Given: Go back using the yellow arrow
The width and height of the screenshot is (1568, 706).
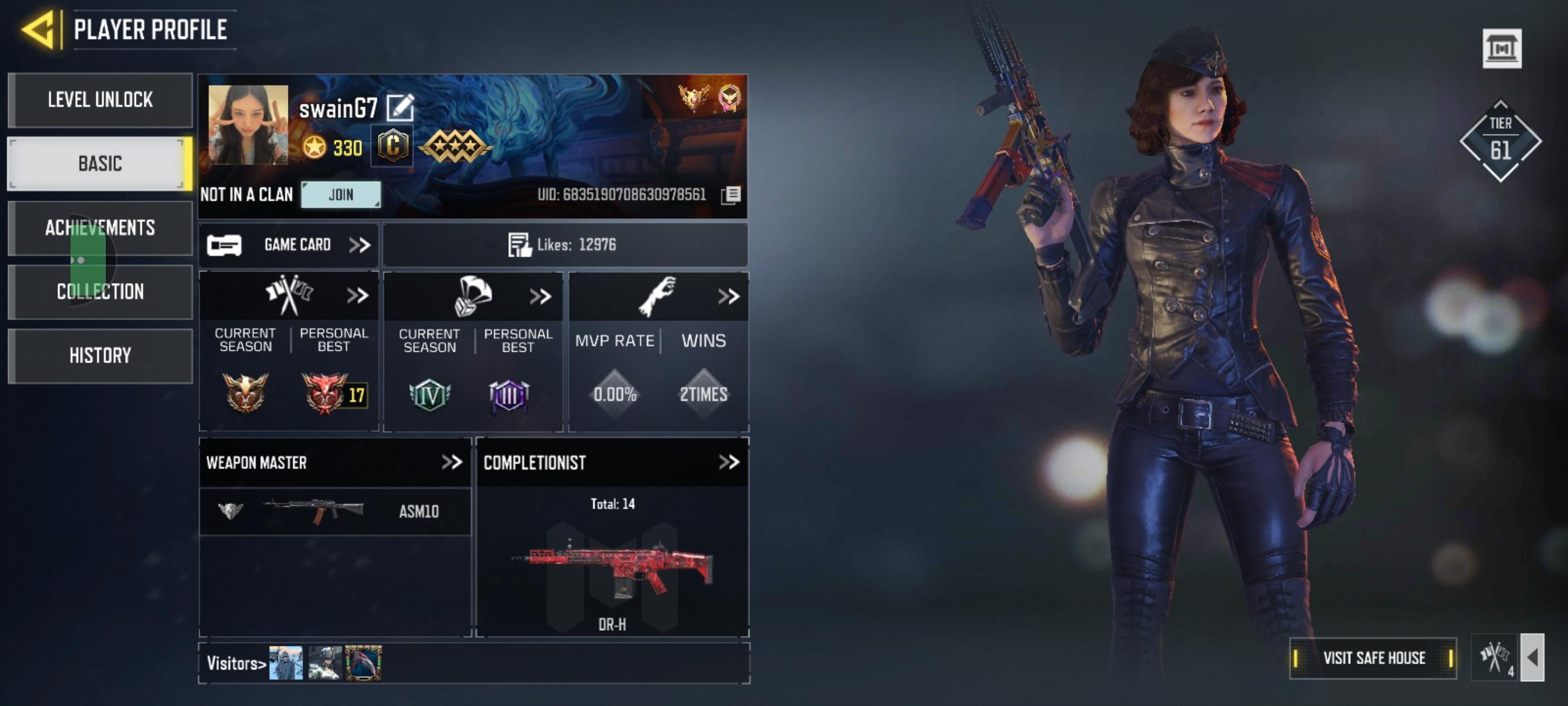Looking at the screenshot, I should pos(38,30).
